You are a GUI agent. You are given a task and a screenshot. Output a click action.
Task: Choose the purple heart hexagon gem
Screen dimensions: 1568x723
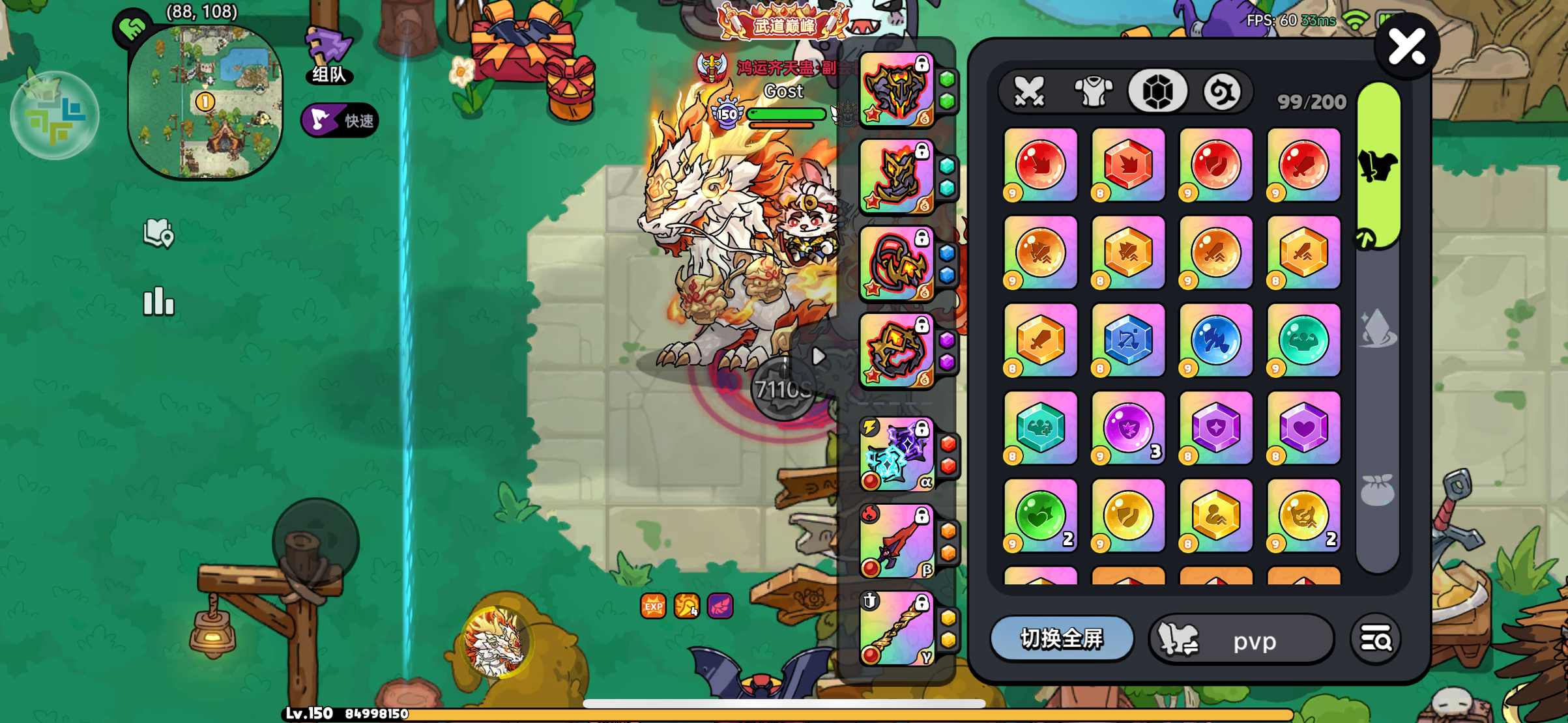(1303, 428)
